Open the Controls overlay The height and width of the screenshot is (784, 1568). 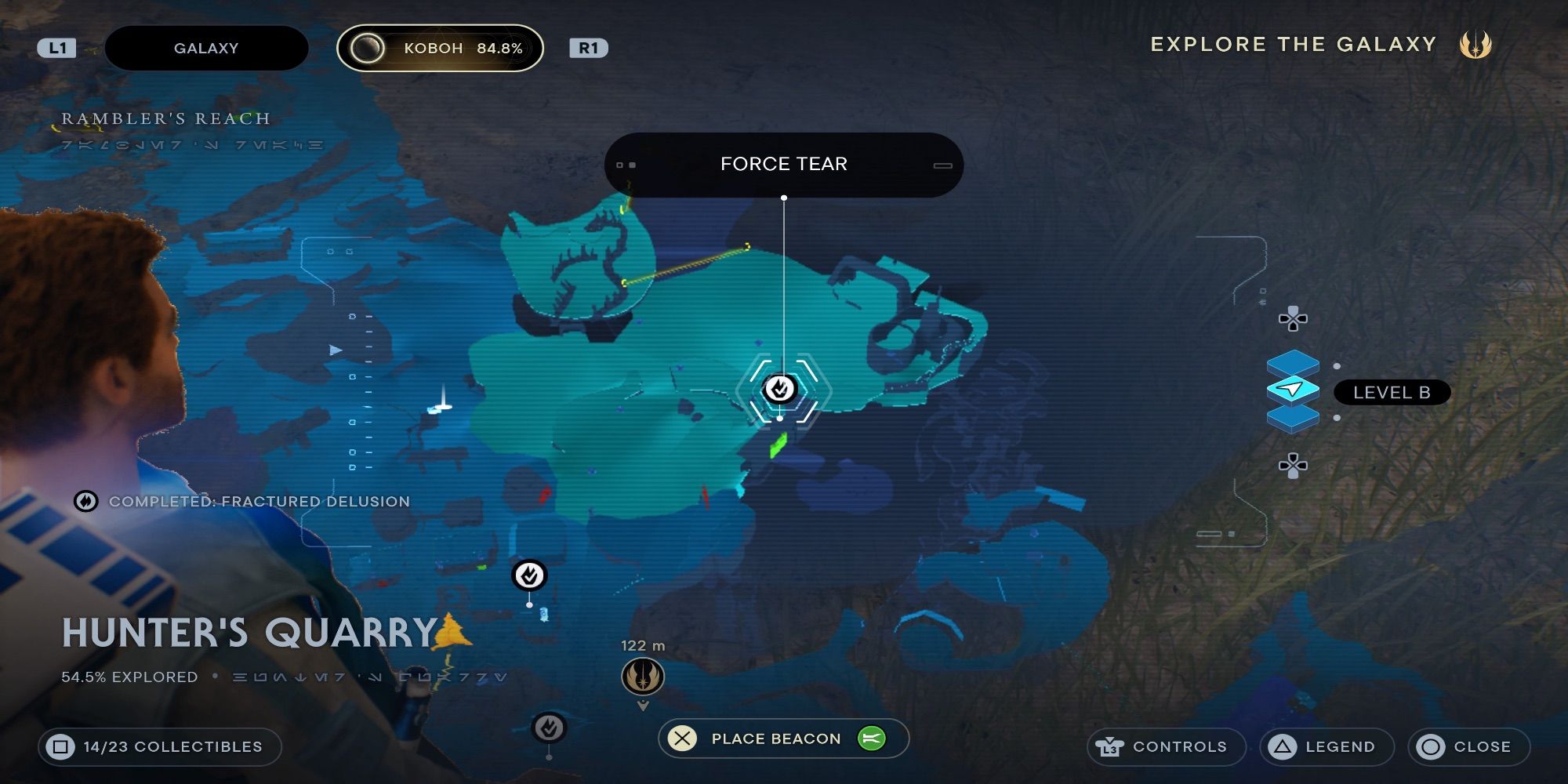click(1167, 746)
